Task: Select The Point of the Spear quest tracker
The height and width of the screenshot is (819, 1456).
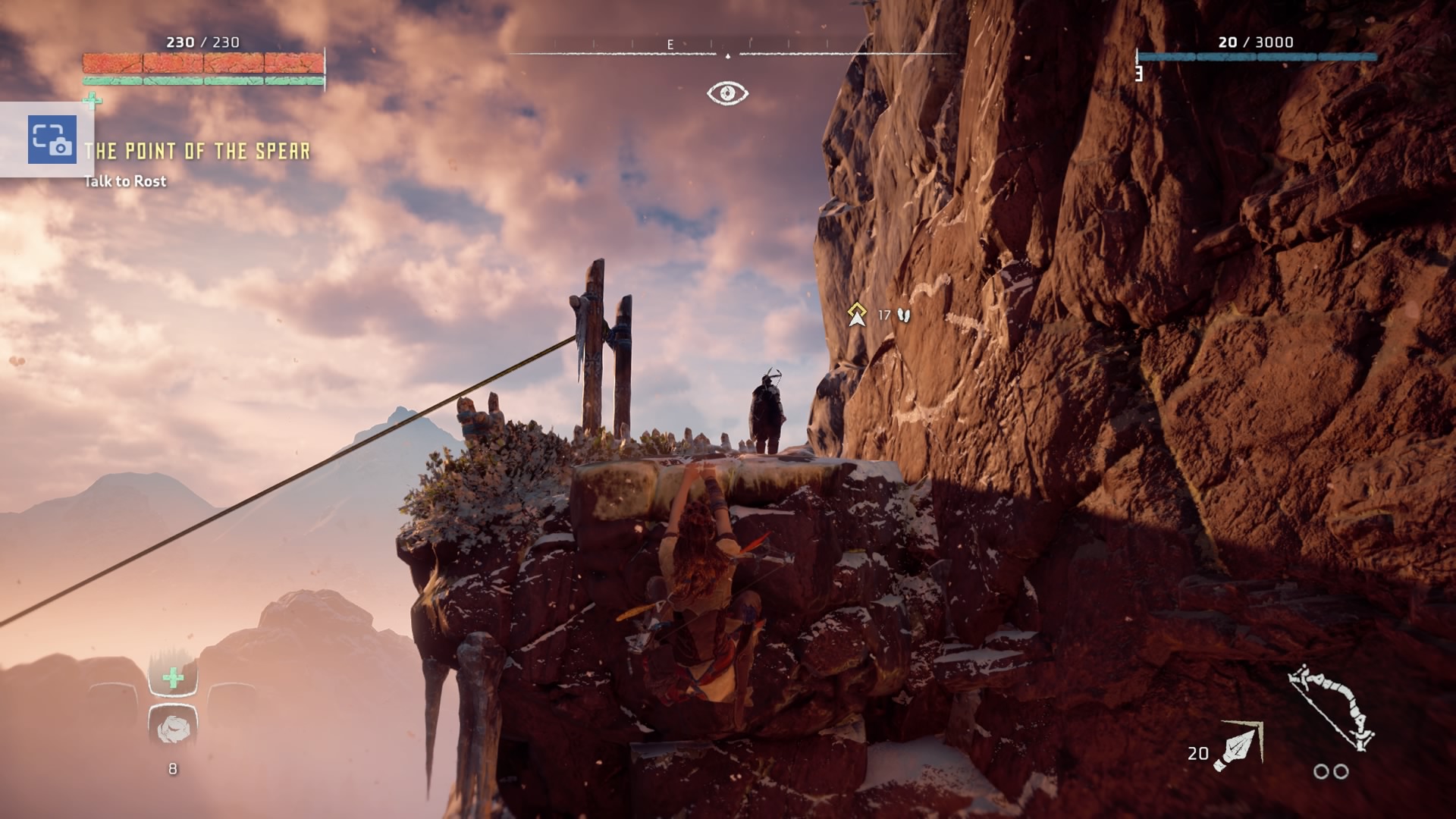Action: pyautogui.click(x=198, y=152)
